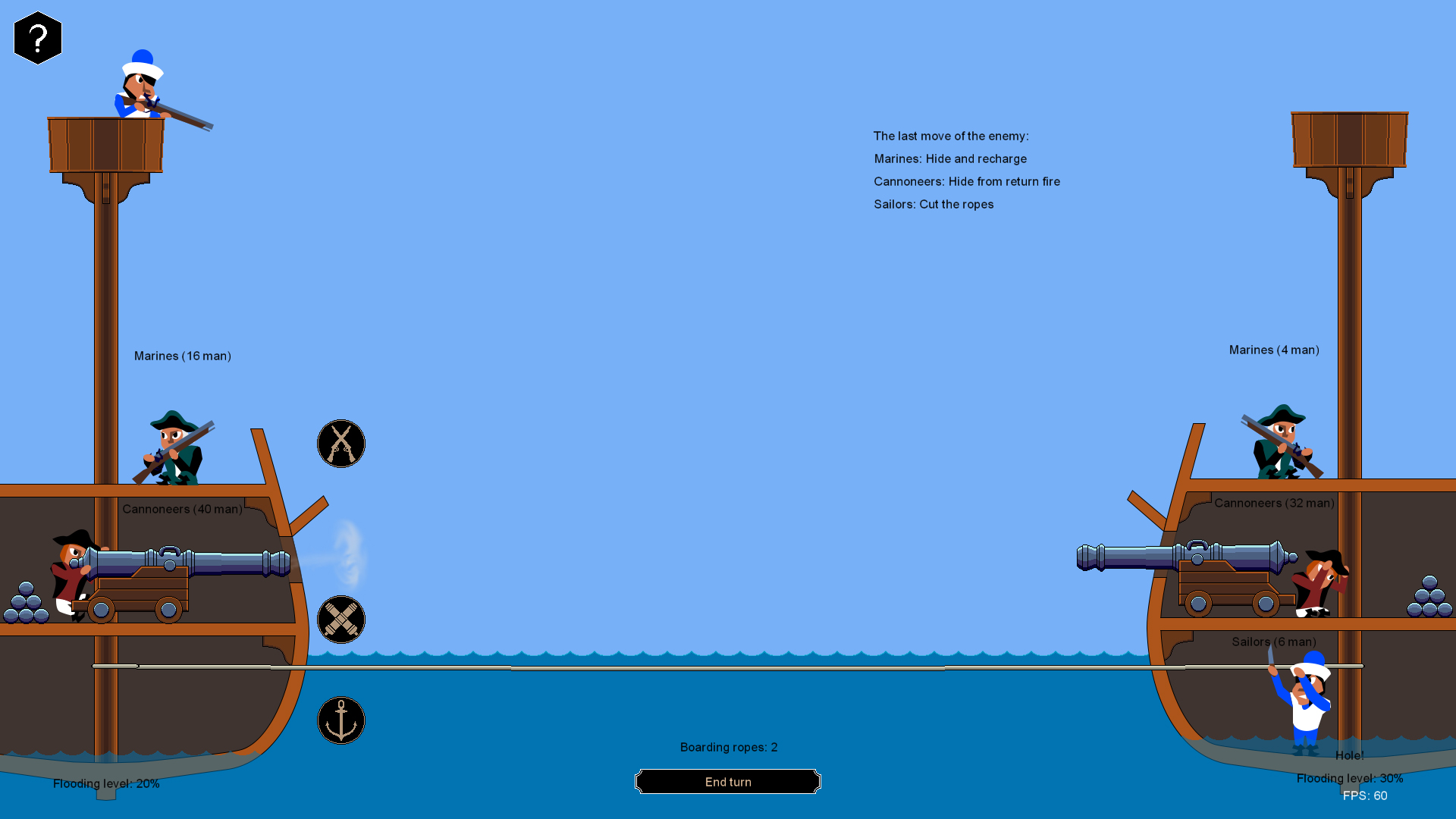Click the Boarding ropes counter

coord(728,747)
